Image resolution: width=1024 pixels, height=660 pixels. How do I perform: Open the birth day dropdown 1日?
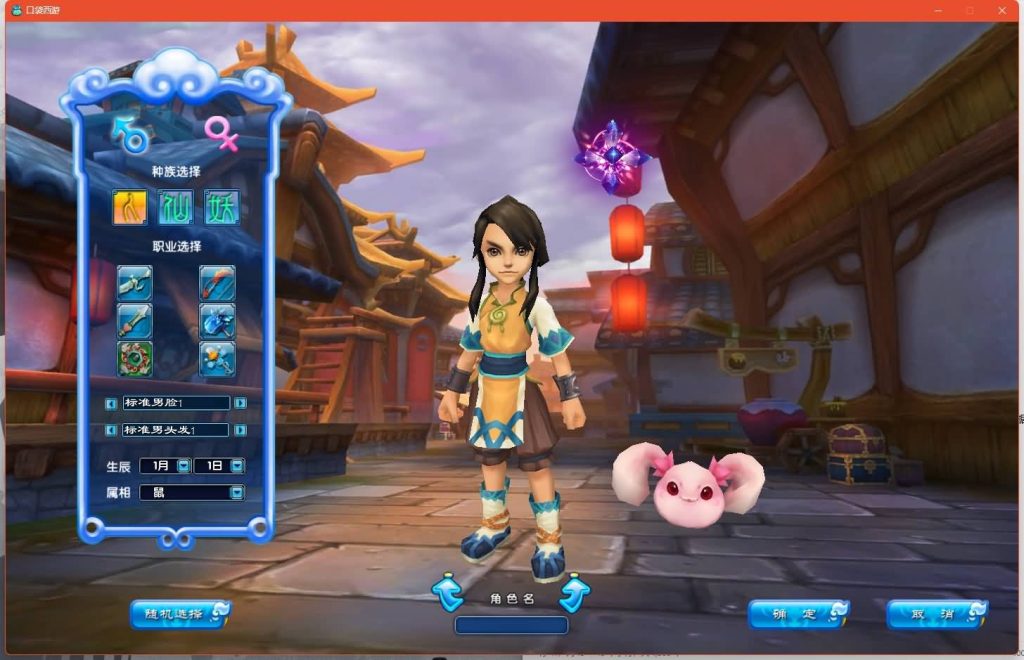(237, 466)
